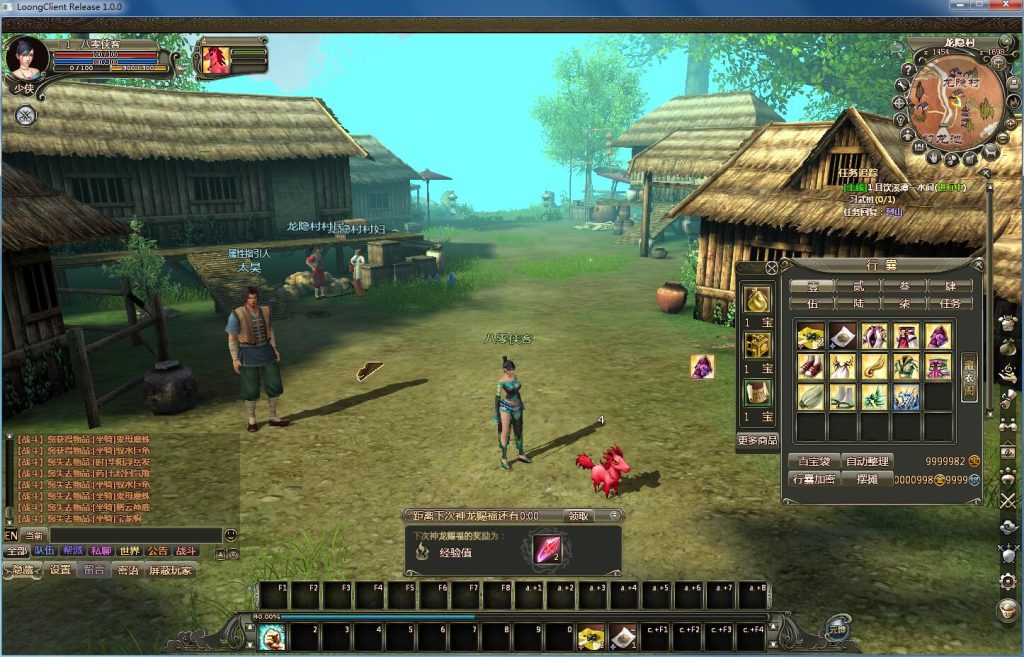Close the 行囊 inventory window
Screen dimensions: 1024x657
(x=771, y=267)
